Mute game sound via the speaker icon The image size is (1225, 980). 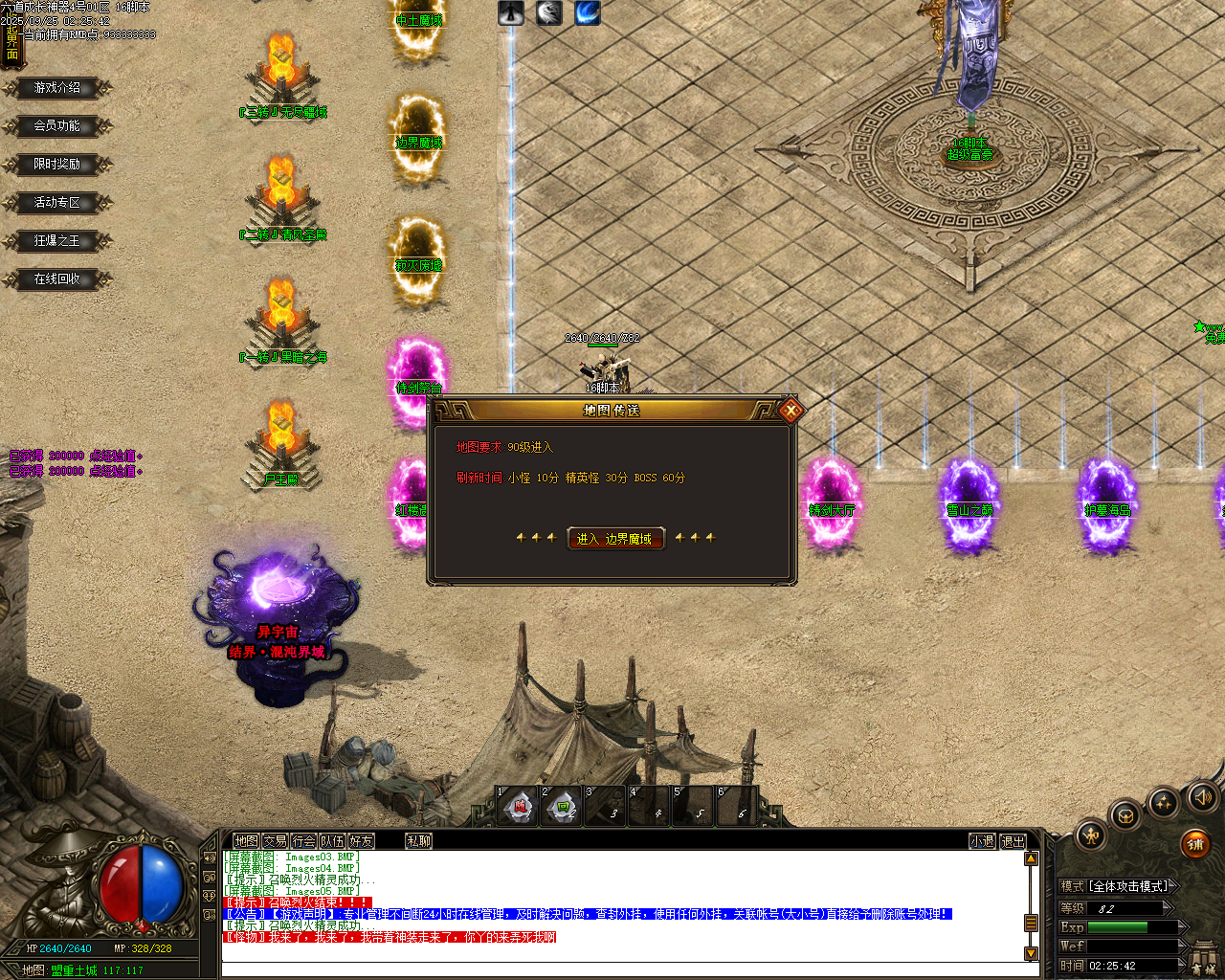coord(1203,798)
